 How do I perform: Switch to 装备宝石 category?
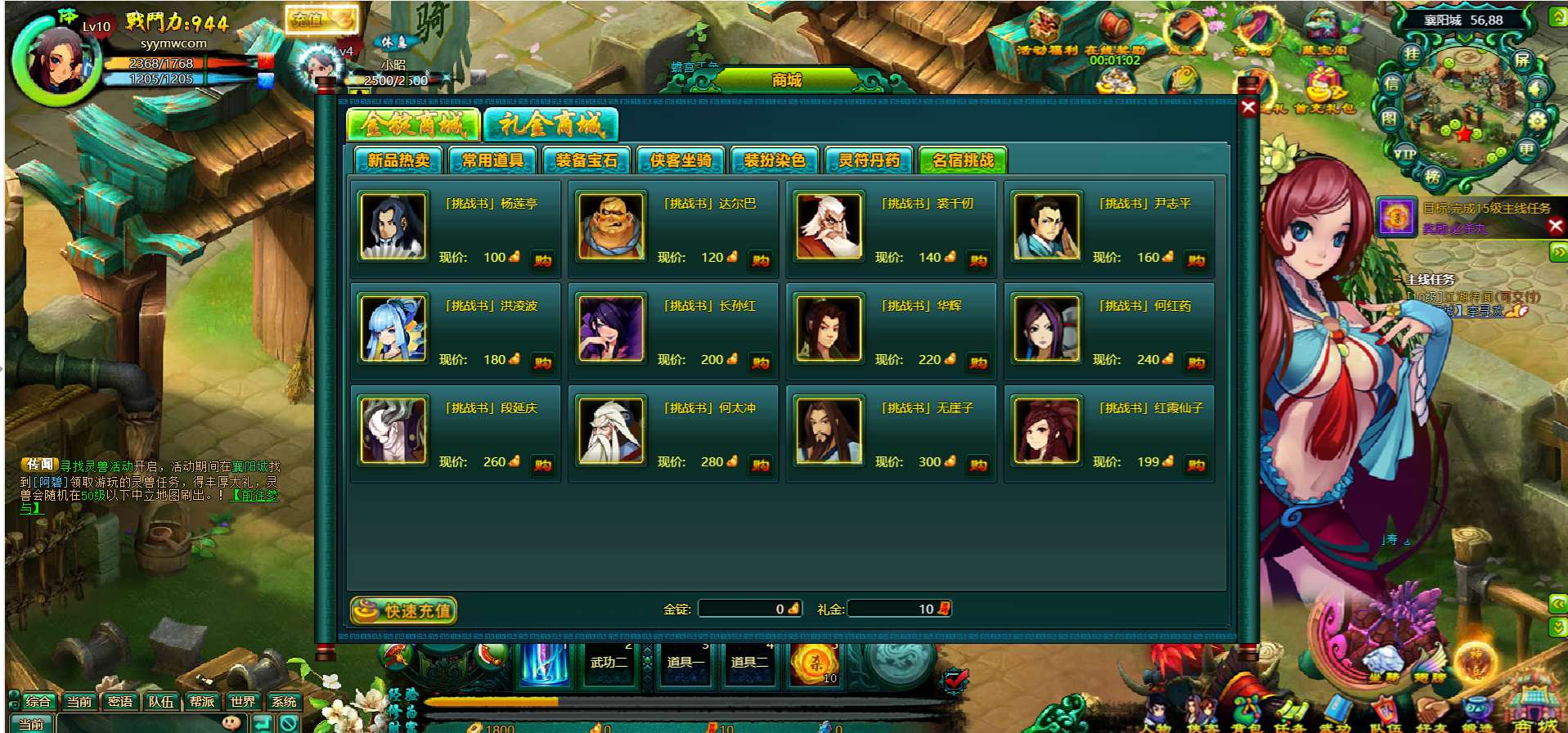coord(586,160)
